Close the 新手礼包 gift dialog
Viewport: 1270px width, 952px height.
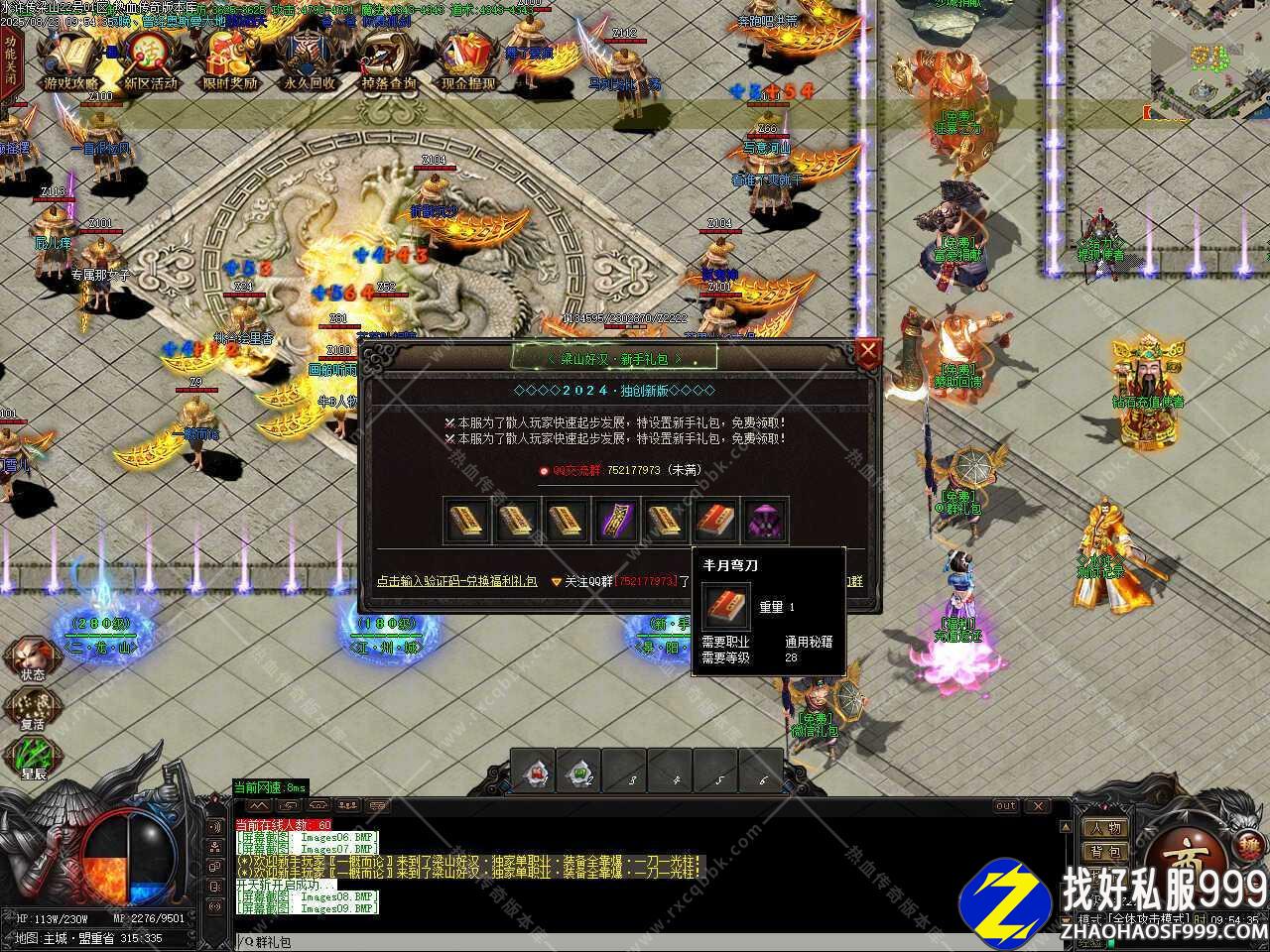[868, 351]
